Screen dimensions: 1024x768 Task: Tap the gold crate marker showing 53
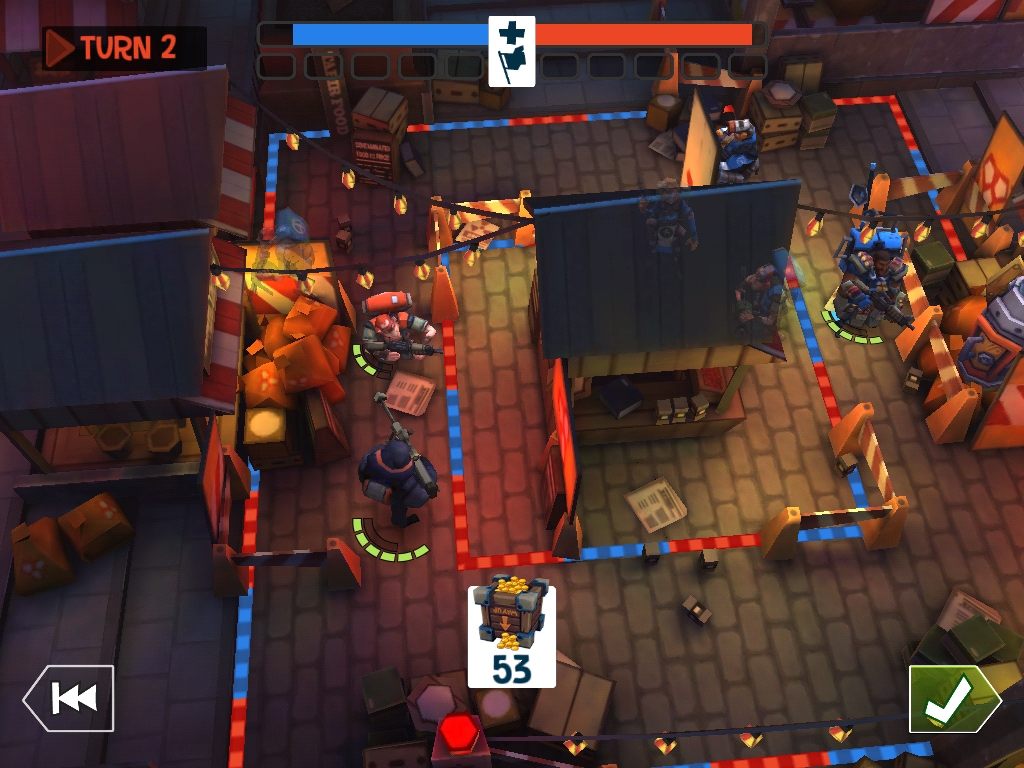coord(511,636)
